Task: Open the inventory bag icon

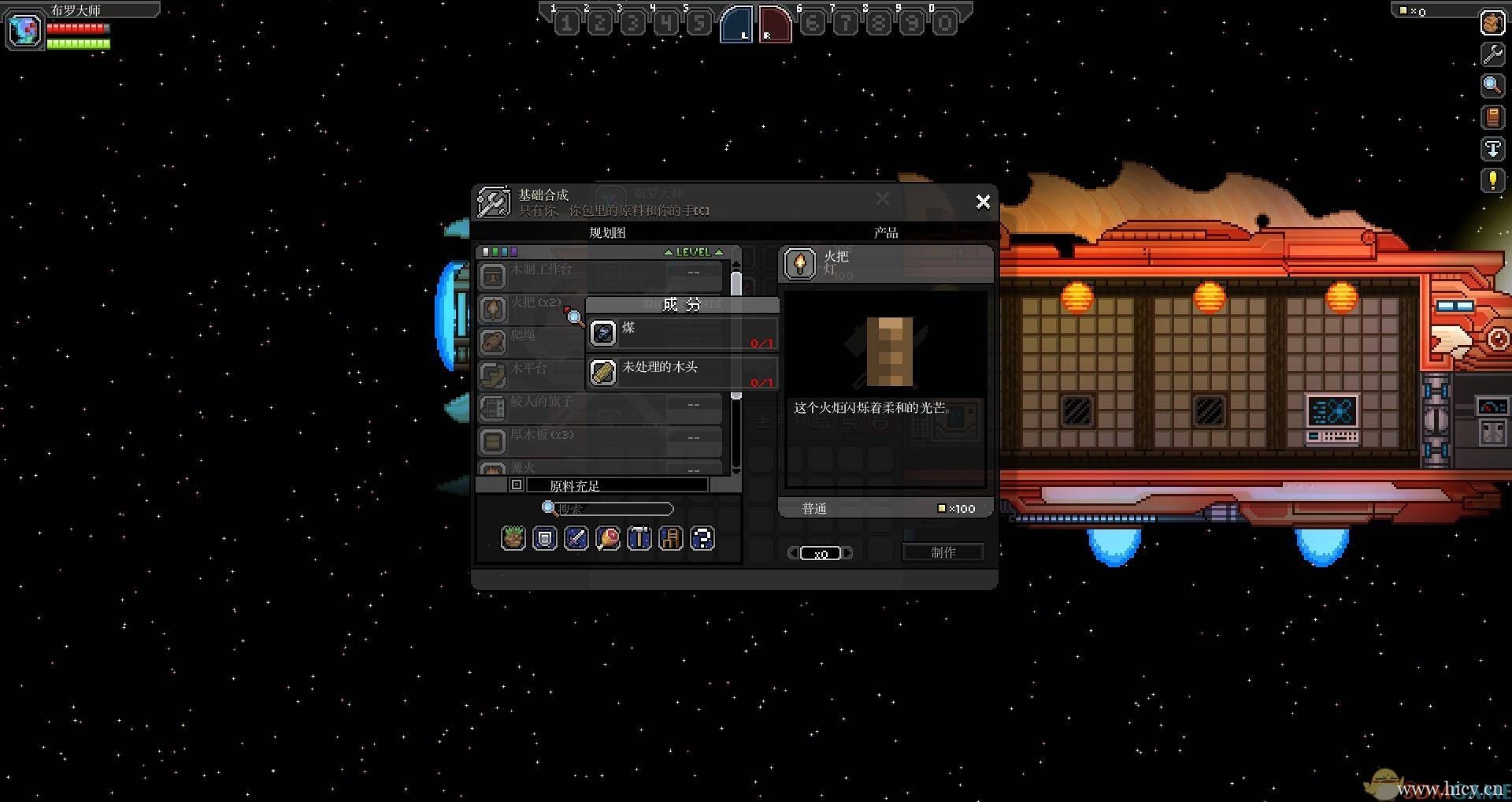Action: (x=1492, y=23)
